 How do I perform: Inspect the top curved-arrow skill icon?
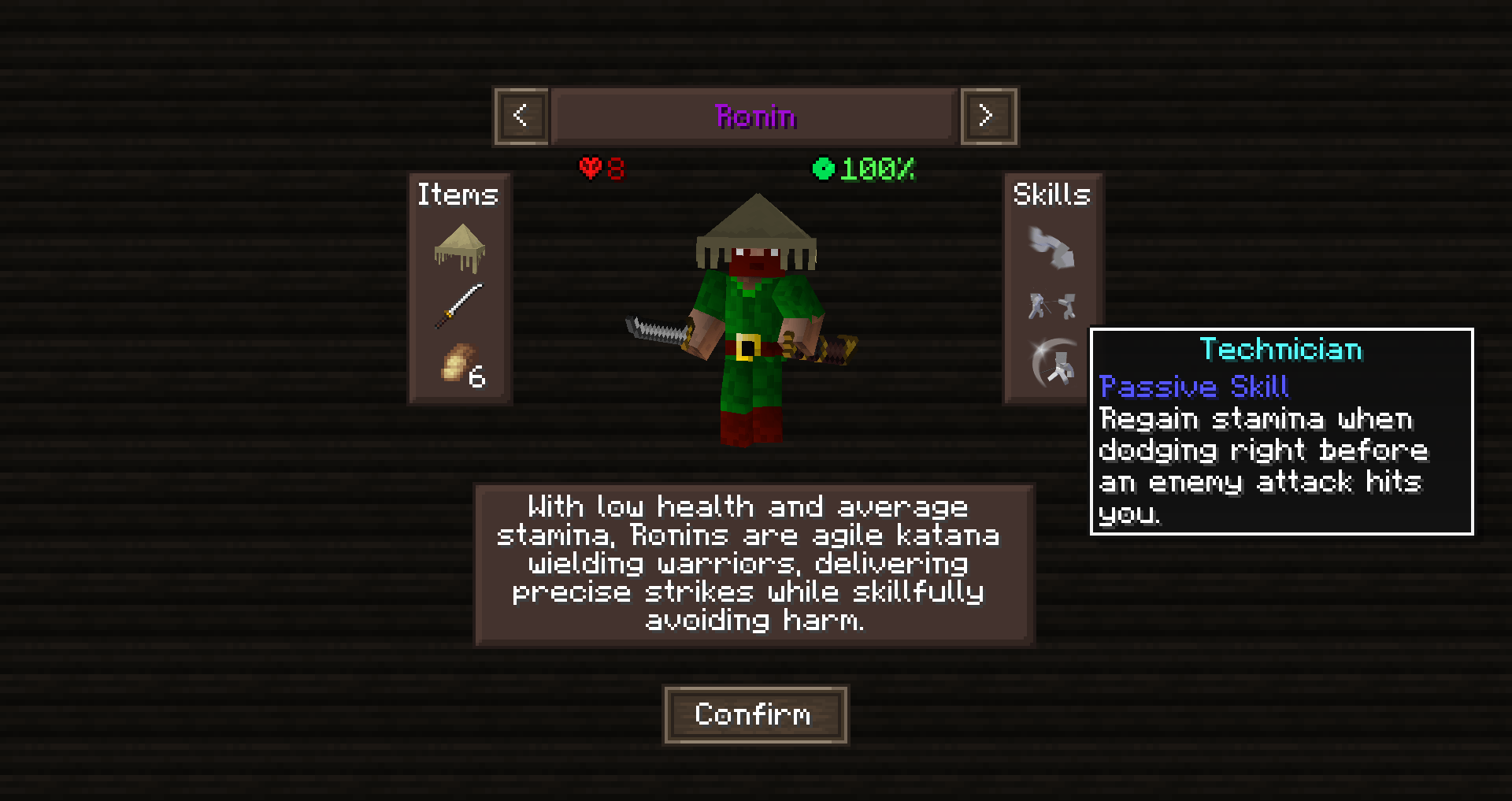tap(1051, 247)
